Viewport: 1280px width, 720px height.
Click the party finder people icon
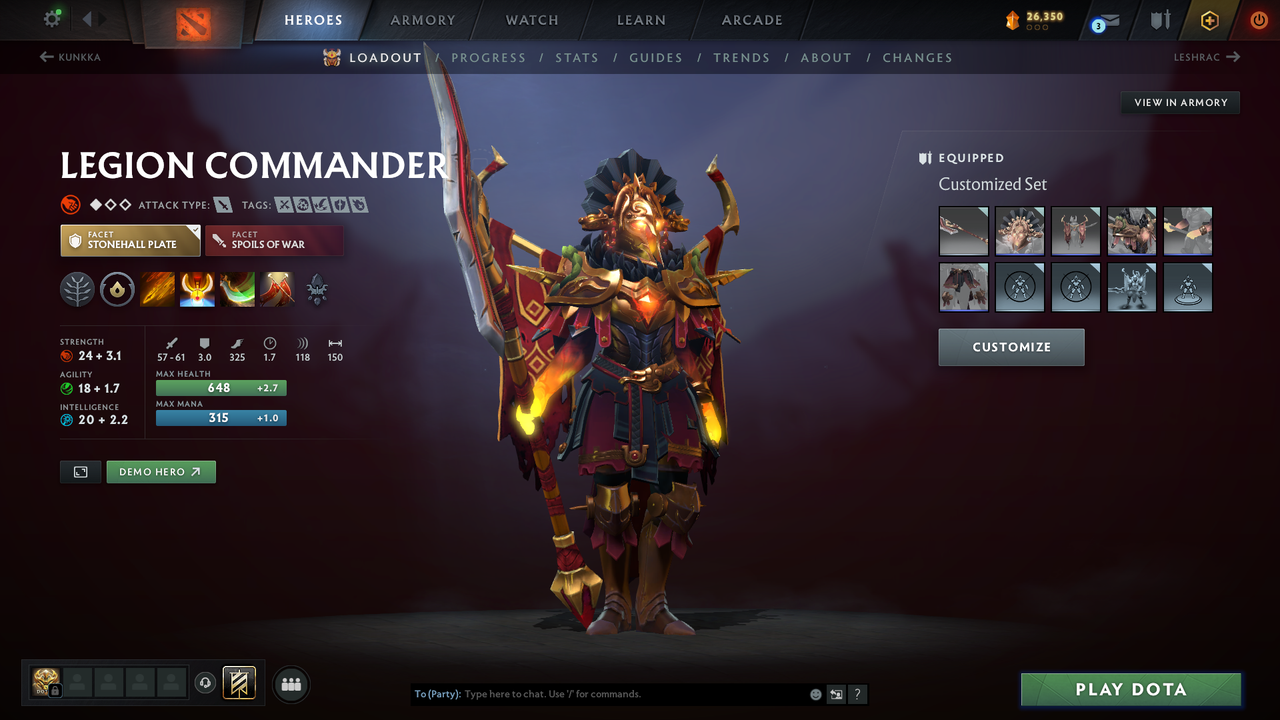(289, 683)
